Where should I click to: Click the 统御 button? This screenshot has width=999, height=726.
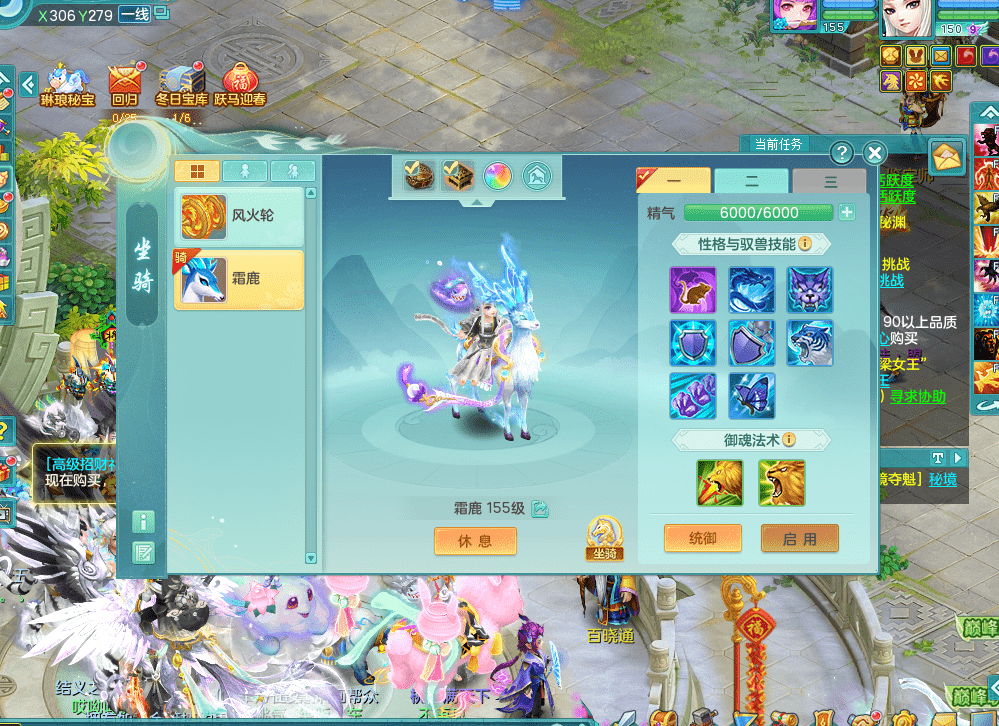(x=703, y=538)
